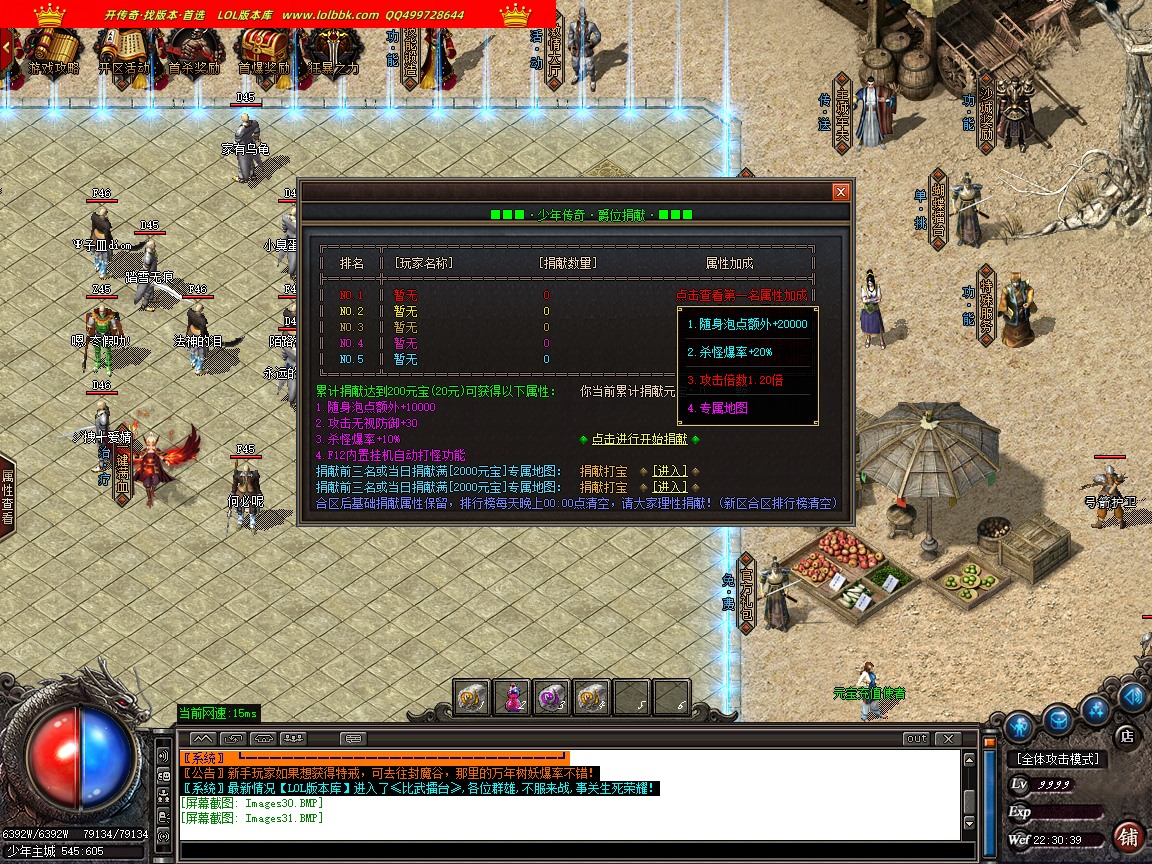Use the red potion hotbar slot
Screen dimensions: 1152x864
pyautogui.click(x=512, y=697)
